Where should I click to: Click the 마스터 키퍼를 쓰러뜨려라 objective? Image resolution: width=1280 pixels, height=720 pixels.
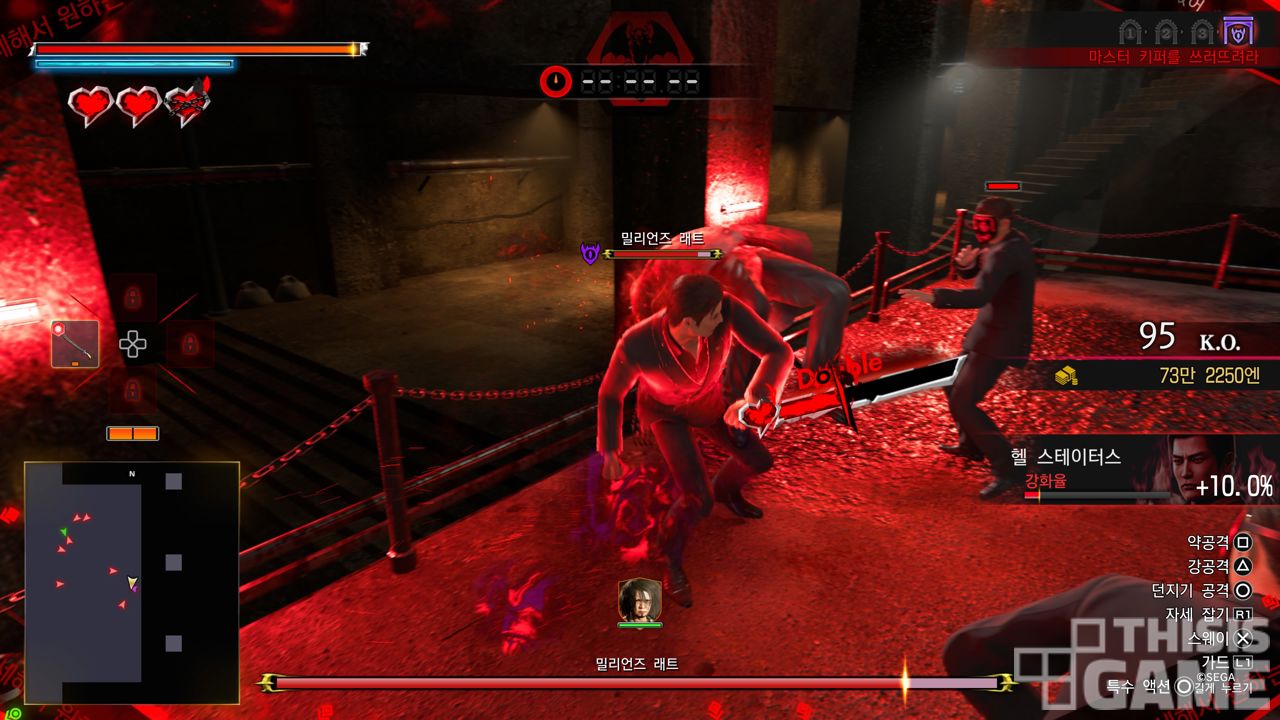pyautogui.click(x=1173, y=57)
